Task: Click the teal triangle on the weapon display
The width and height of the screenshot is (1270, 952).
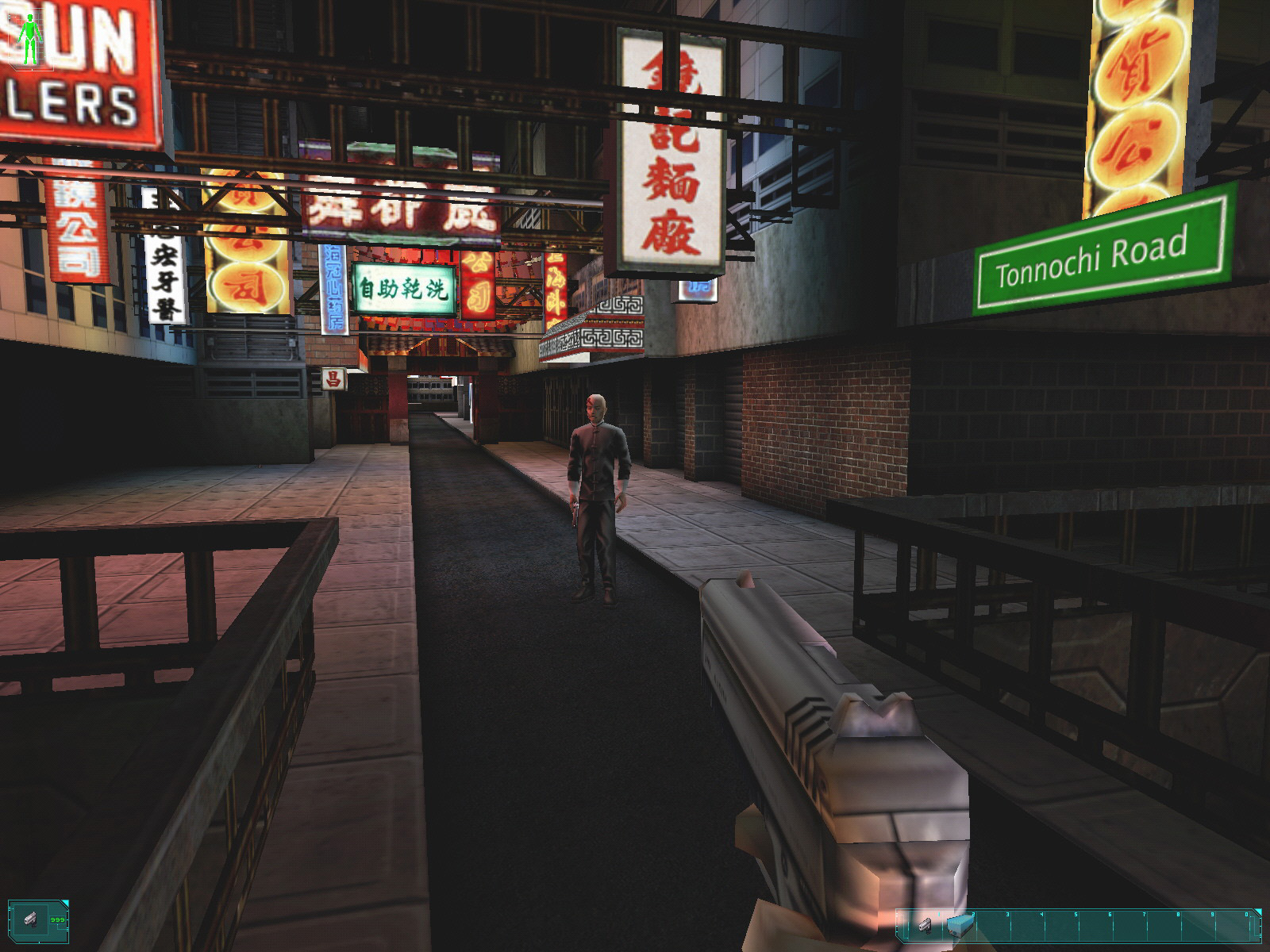Action: 66,902
